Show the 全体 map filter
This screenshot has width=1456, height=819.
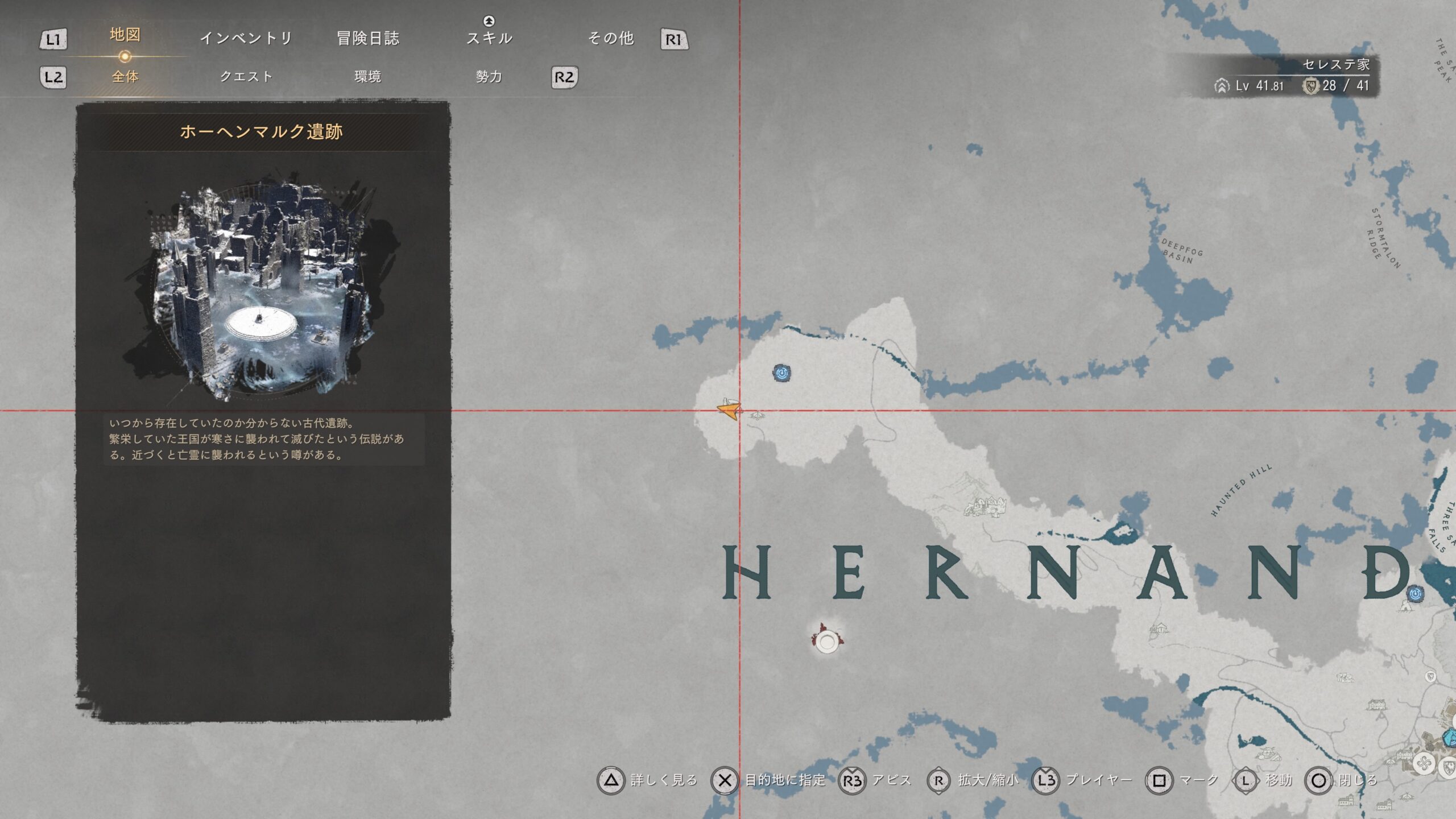(125, 77)
